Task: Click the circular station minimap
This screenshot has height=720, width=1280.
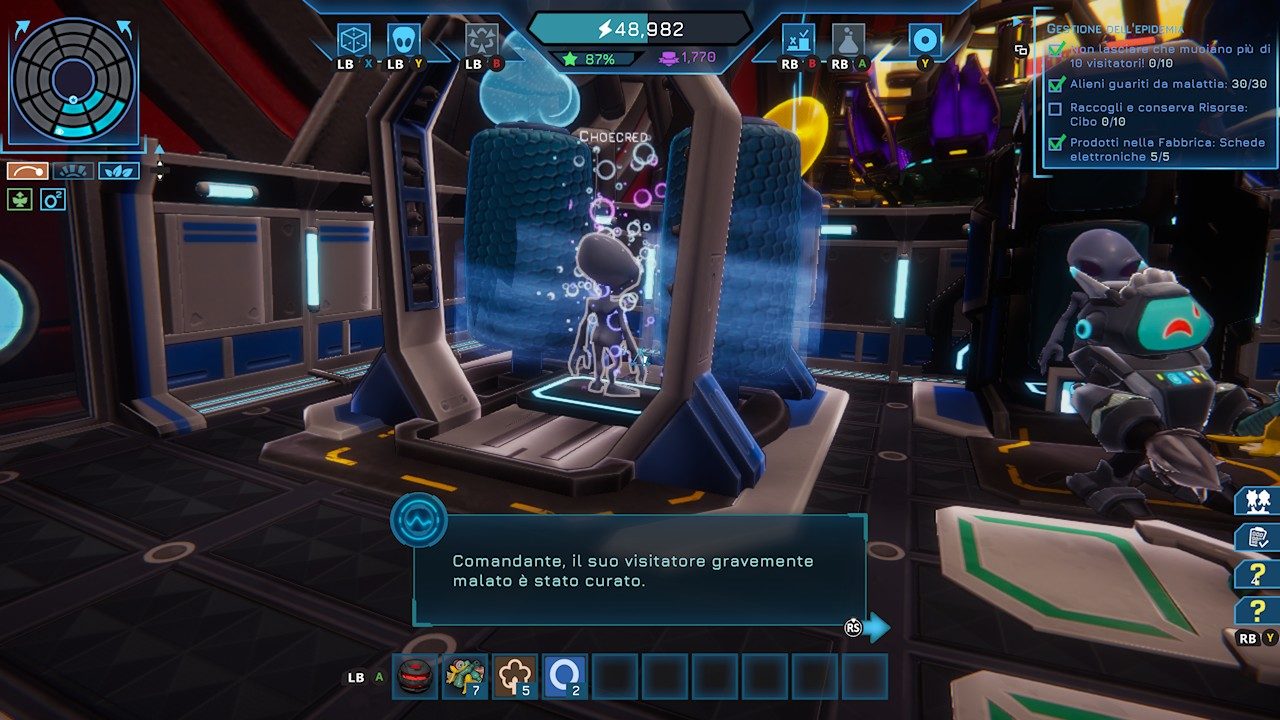Action: [x=72, y=80]
